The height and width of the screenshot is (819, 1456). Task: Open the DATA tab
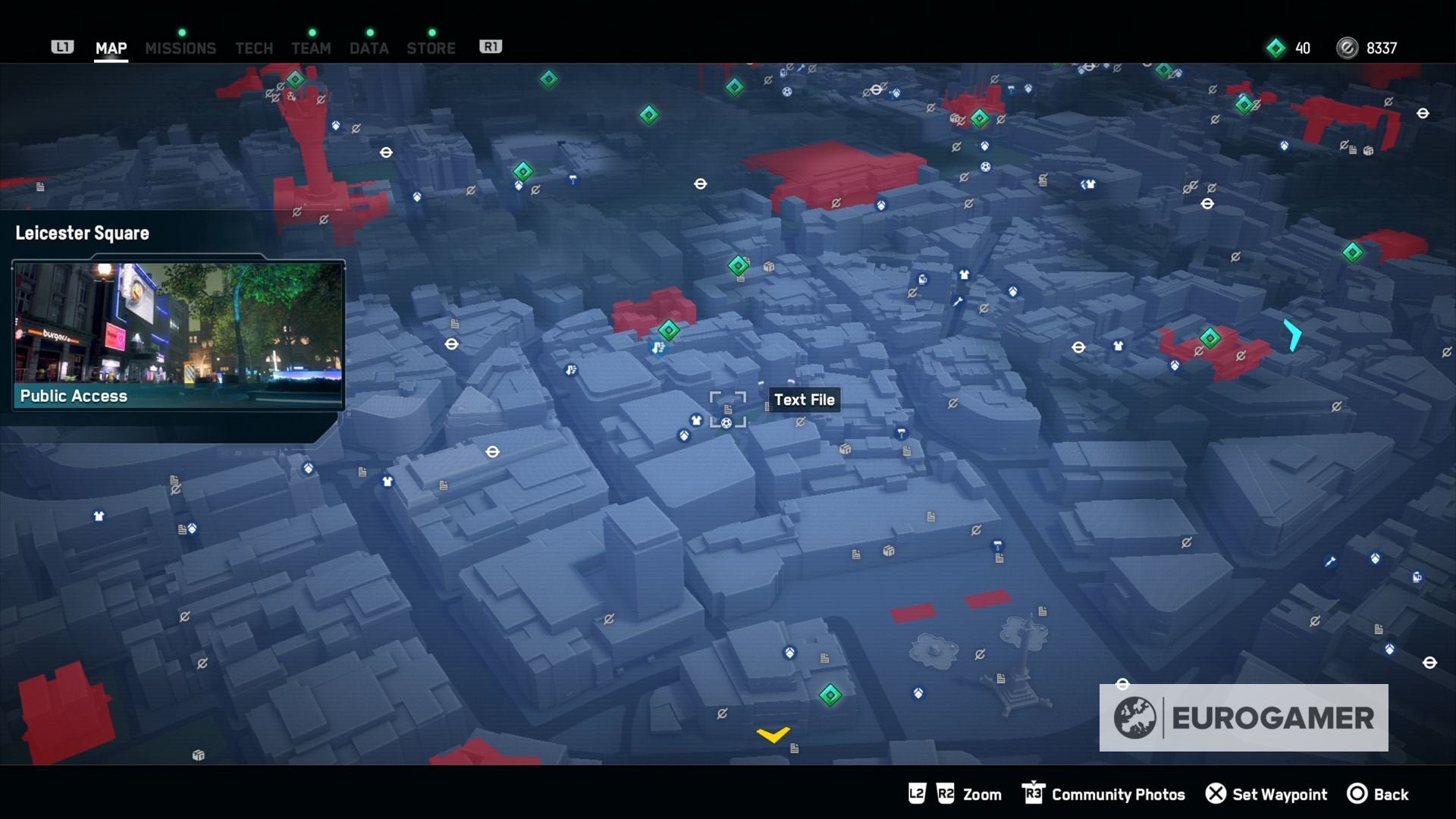pyautogui.click(x=369, y=48)
